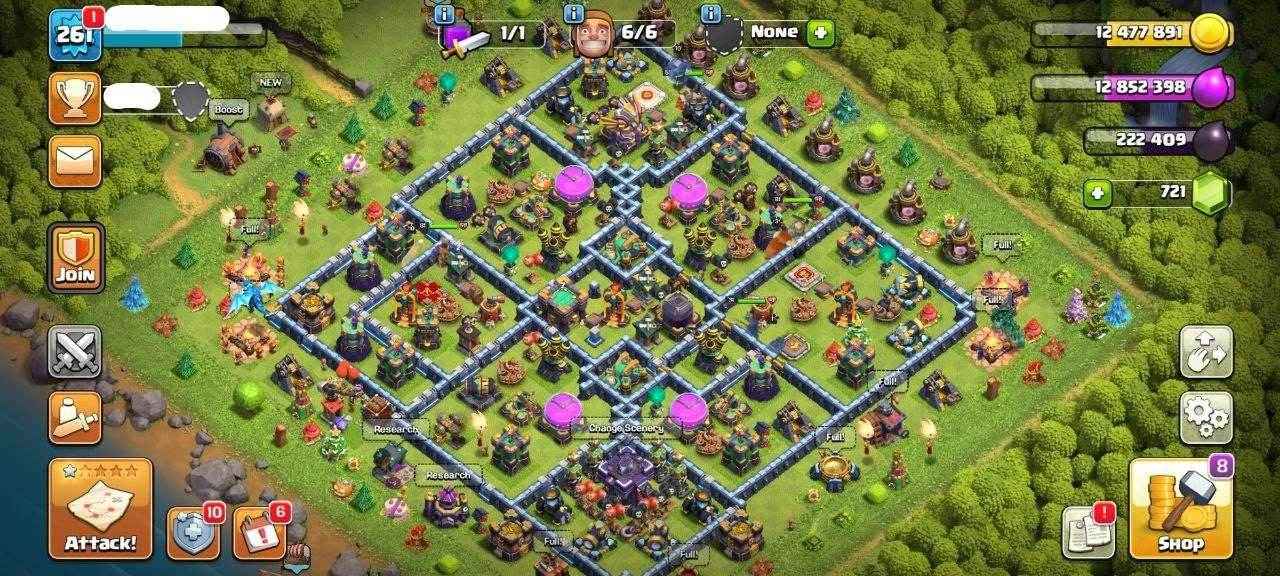
Task: Open the trophy league button
Action: pos(75,98)
